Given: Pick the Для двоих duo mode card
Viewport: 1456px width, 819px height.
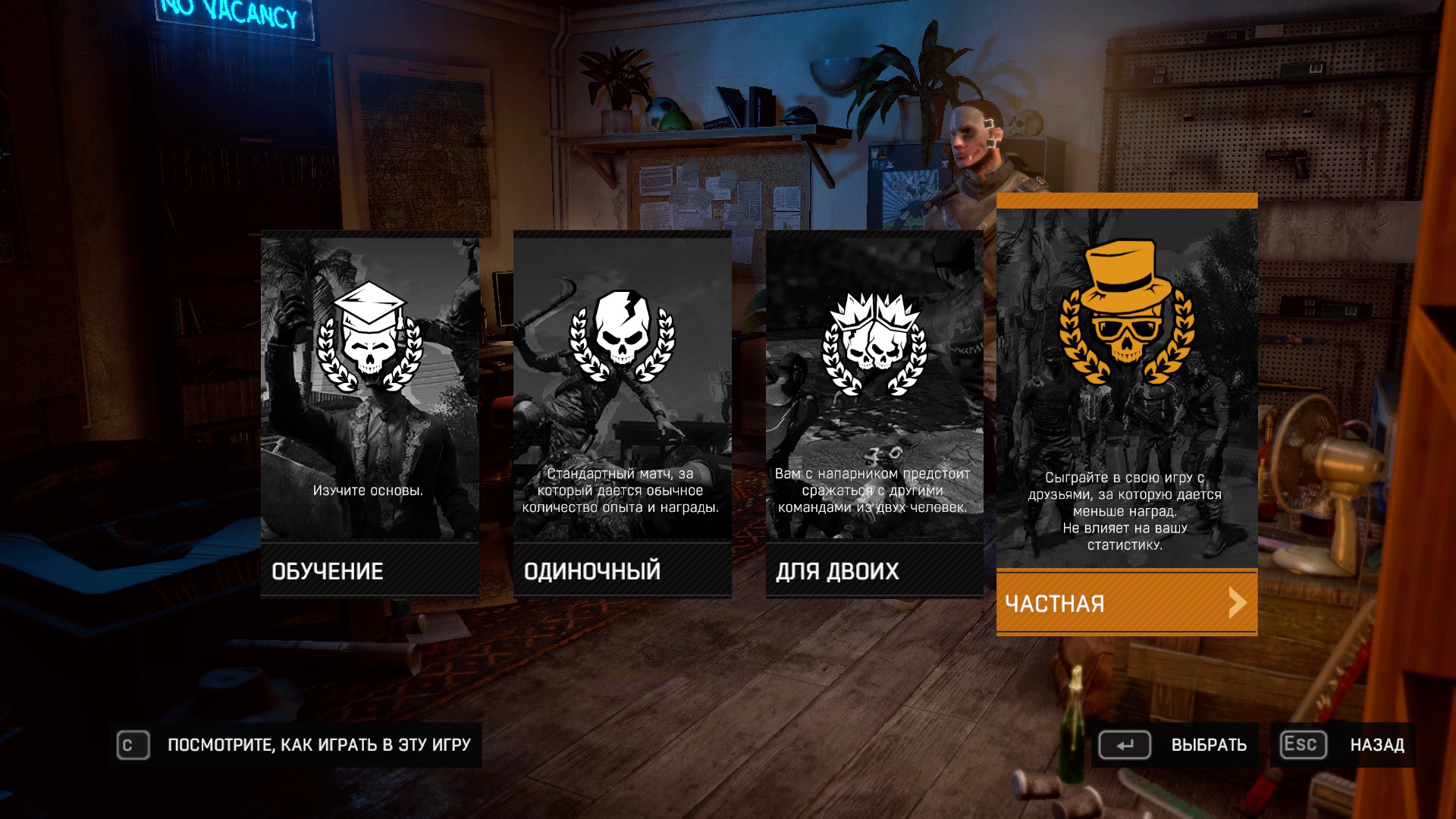Looking at the screenshot, I should (x=874, y=414).
